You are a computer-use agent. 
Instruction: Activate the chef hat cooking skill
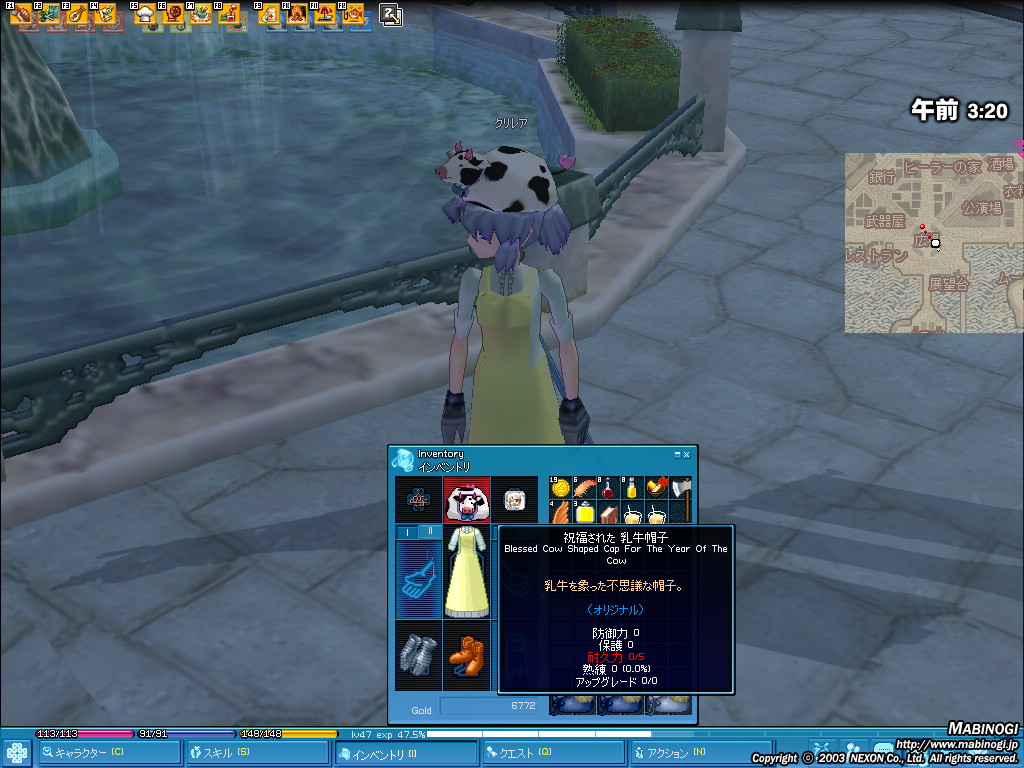coord(146,14)
